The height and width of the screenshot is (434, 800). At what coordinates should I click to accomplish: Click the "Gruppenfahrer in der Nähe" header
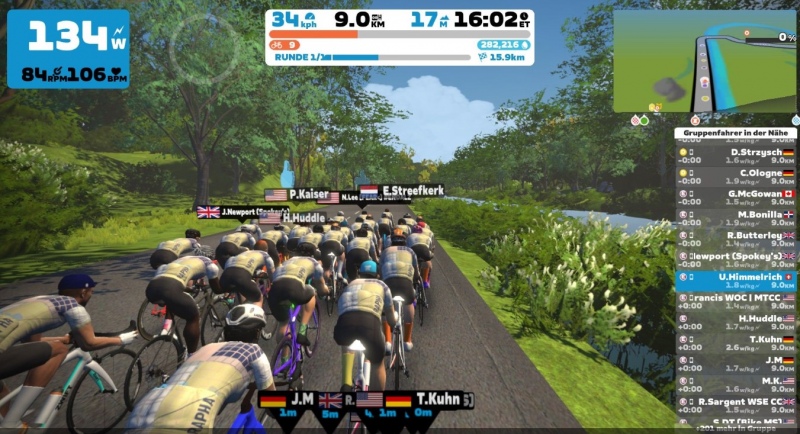(735, 132)
